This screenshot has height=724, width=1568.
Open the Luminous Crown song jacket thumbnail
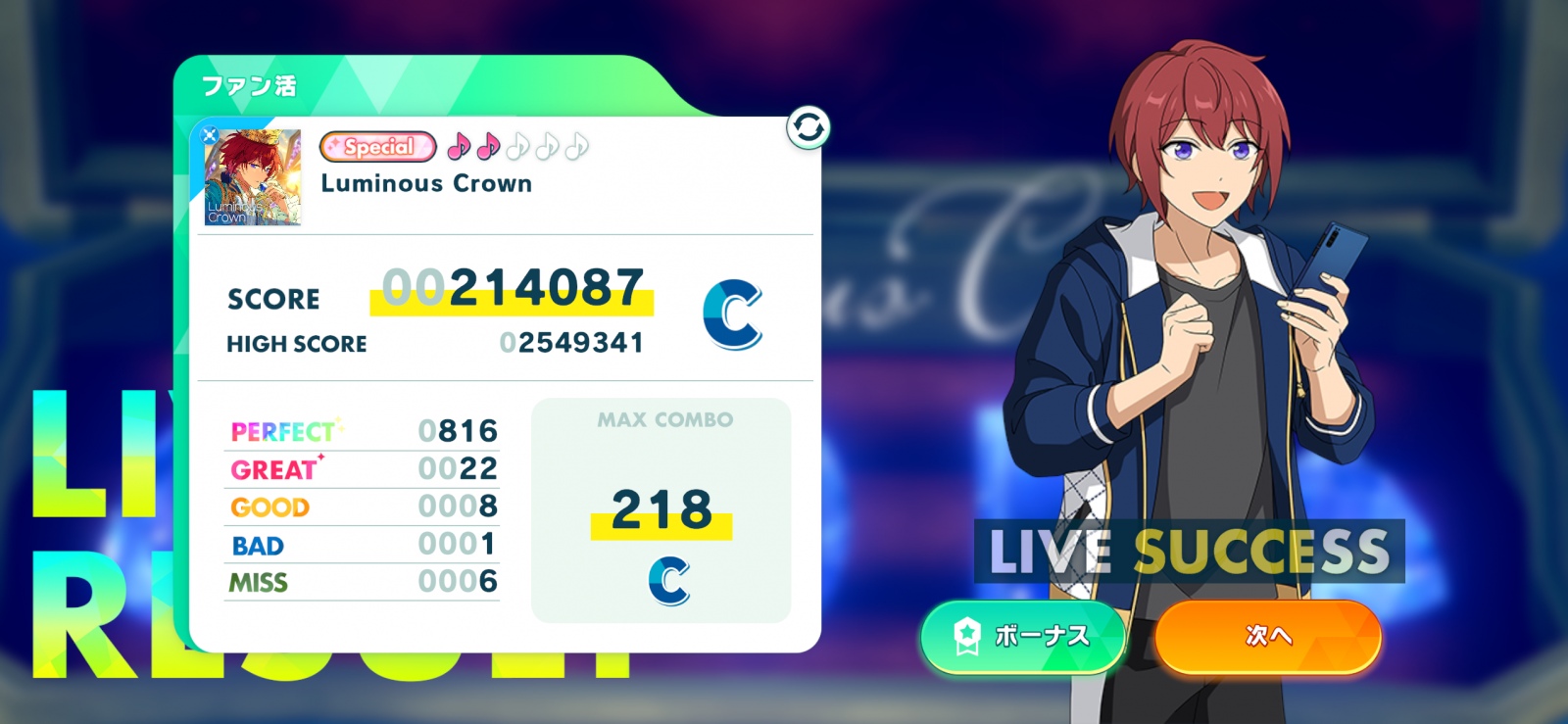[x=253, y=177]
